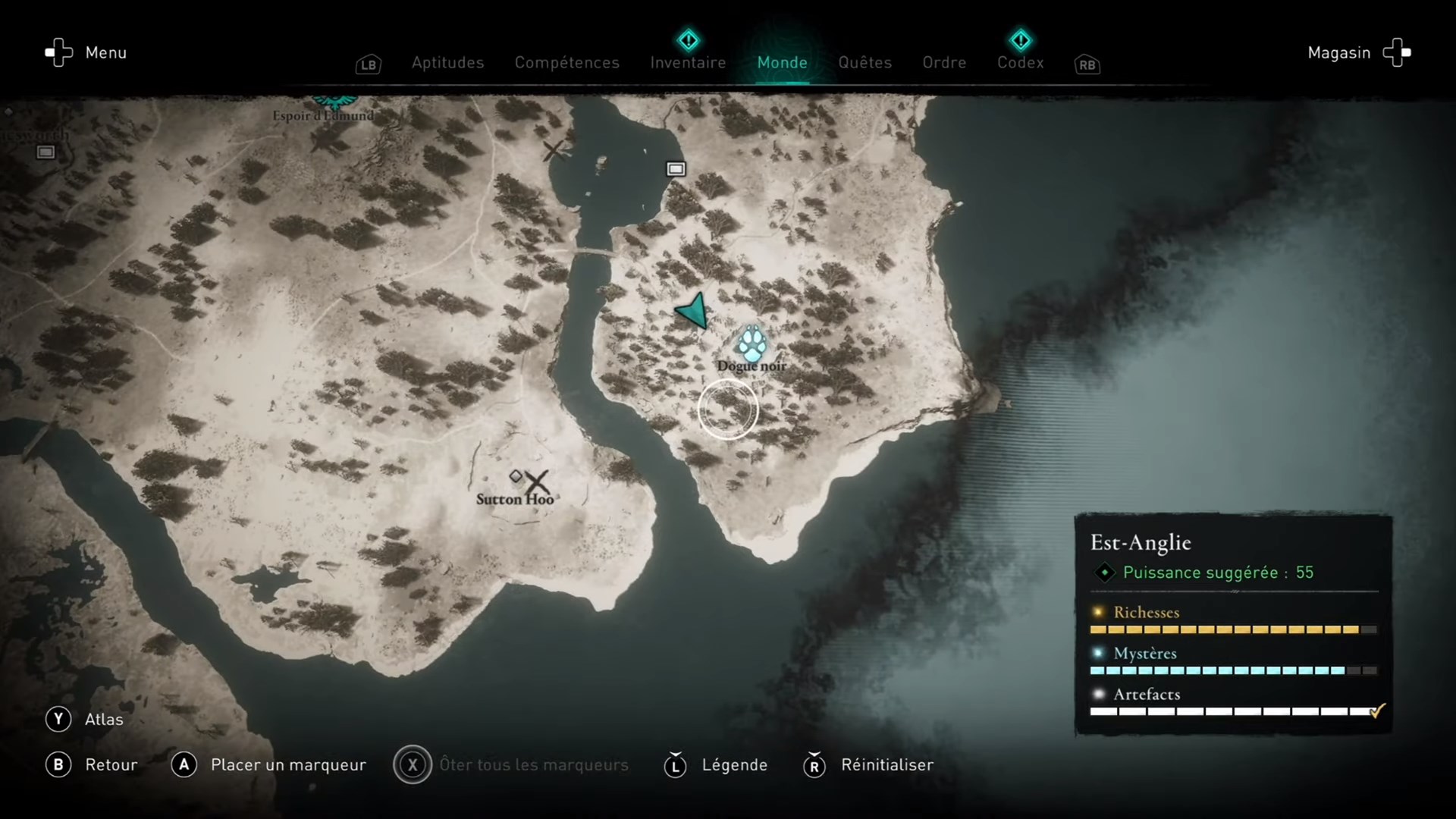Screen dimensions: 1456x819
Task: Click the Espoir d'Edmund map marker
Action: click(x=332, y=102)
